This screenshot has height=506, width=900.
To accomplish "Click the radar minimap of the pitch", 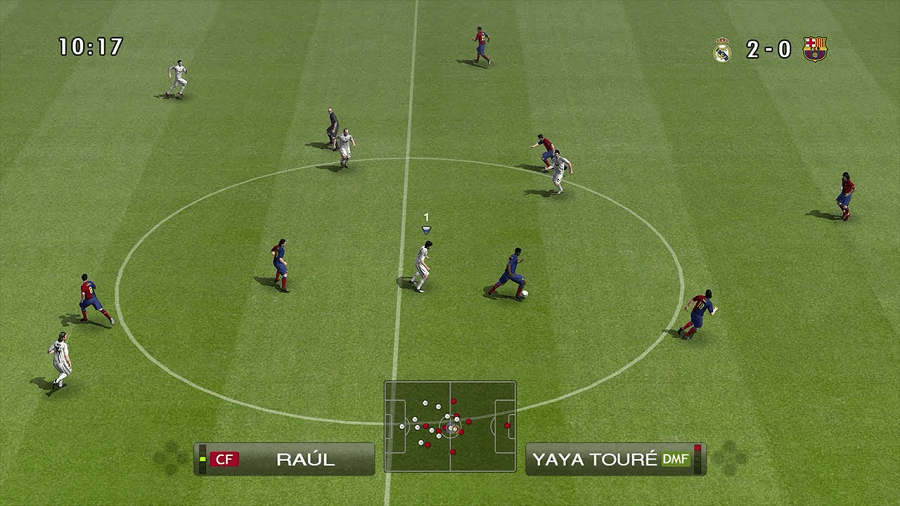I will 450,426.
